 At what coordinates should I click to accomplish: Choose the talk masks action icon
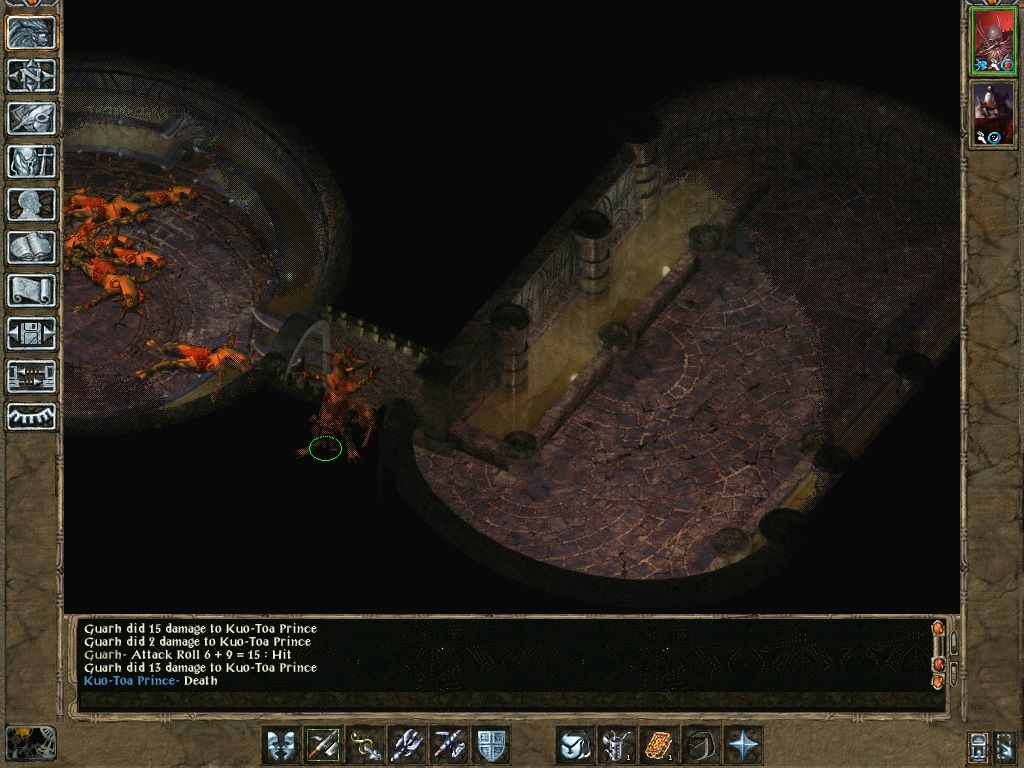(281, 745)
